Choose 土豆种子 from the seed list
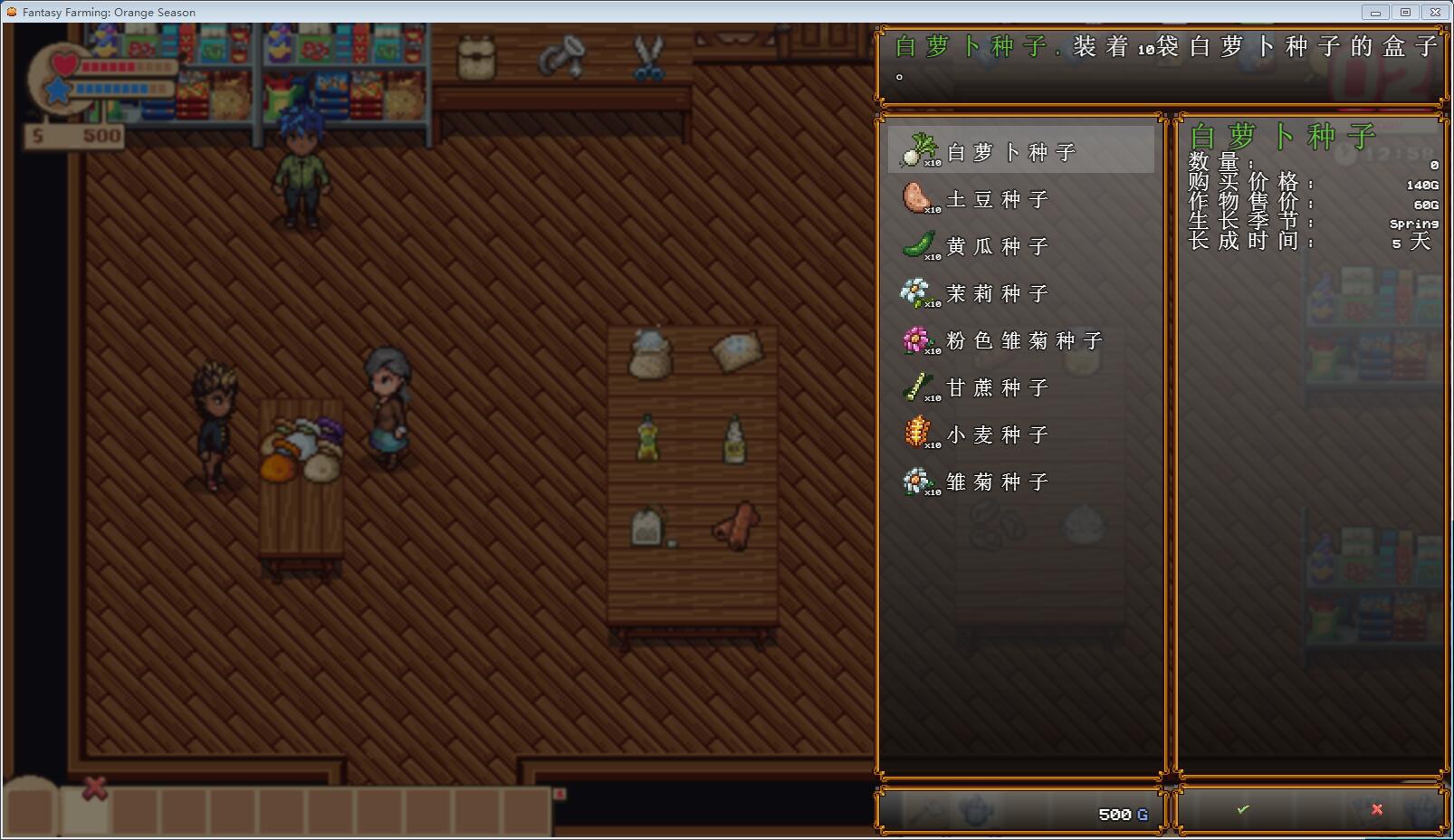 996,199
